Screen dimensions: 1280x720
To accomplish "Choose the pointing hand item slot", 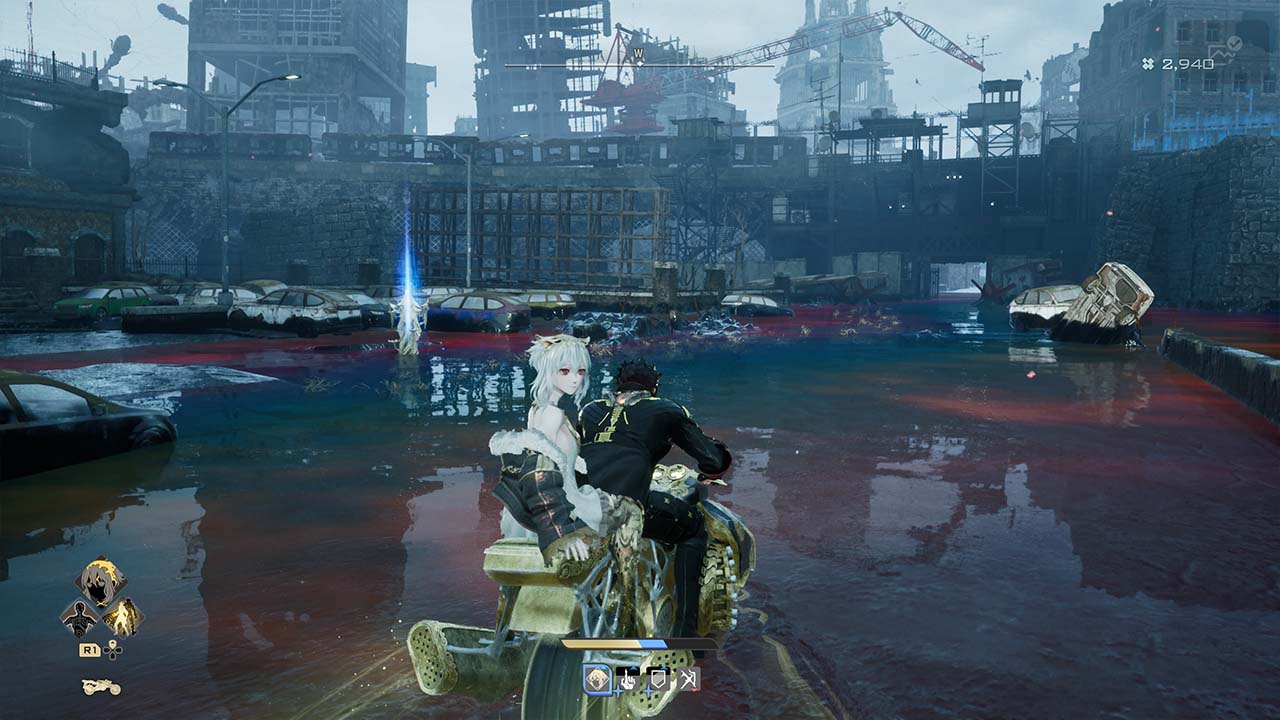I will (x=629, y=680).
